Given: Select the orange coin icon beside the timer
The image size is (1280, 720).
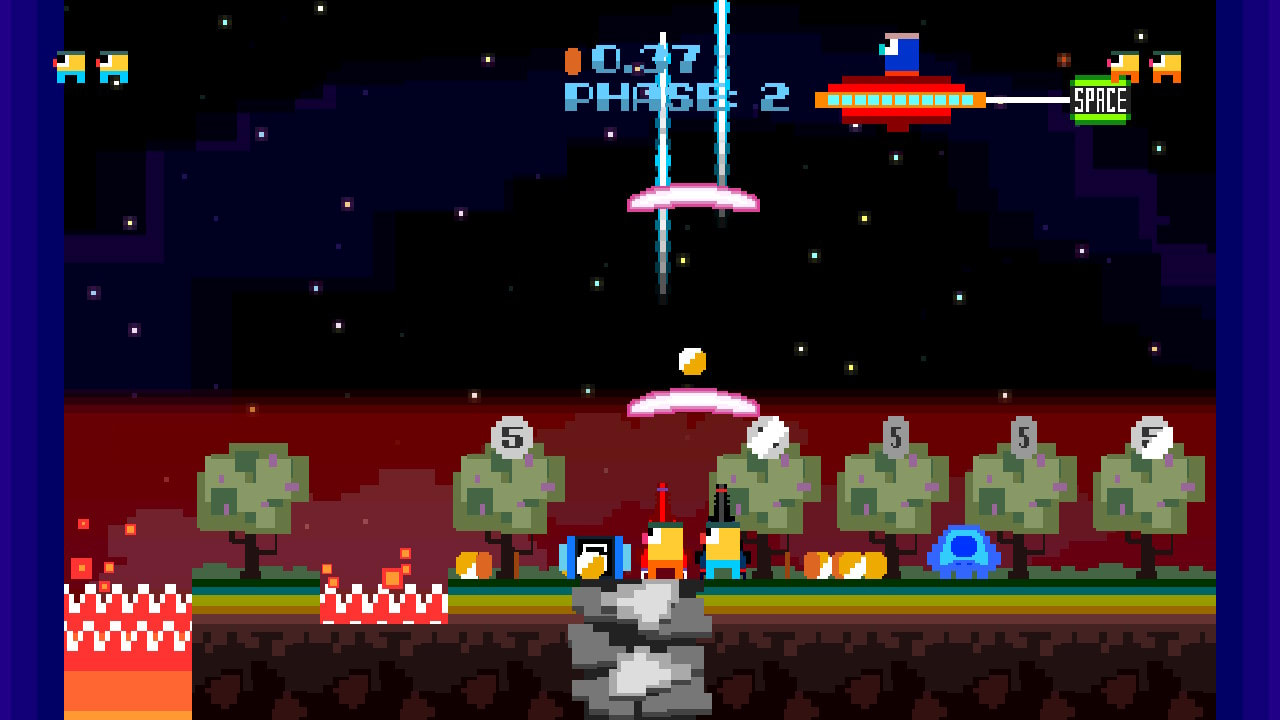Looking at the screenshot, I should [x=573, y=61].
